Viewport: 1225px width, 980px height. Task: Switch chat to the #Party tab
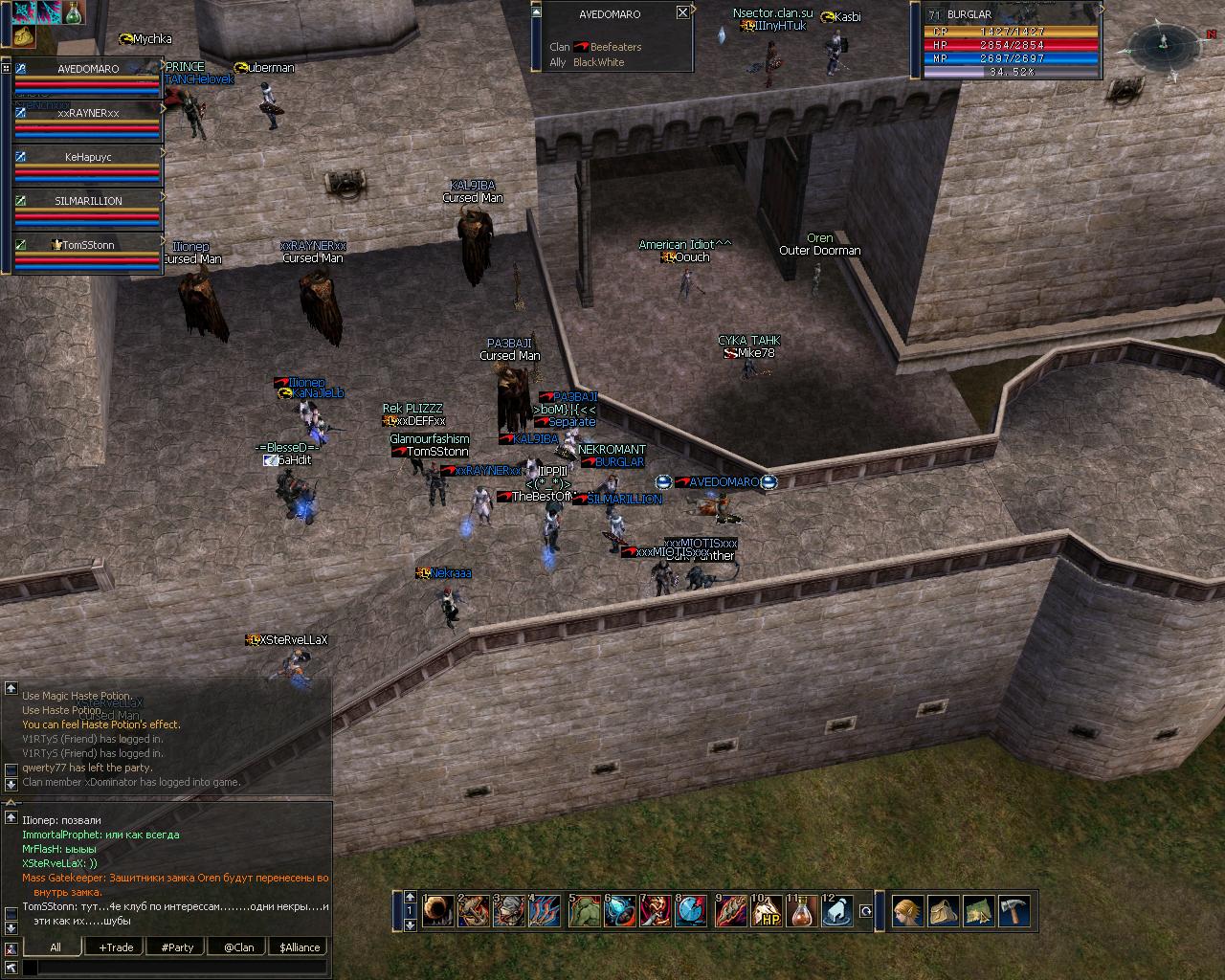177,947
